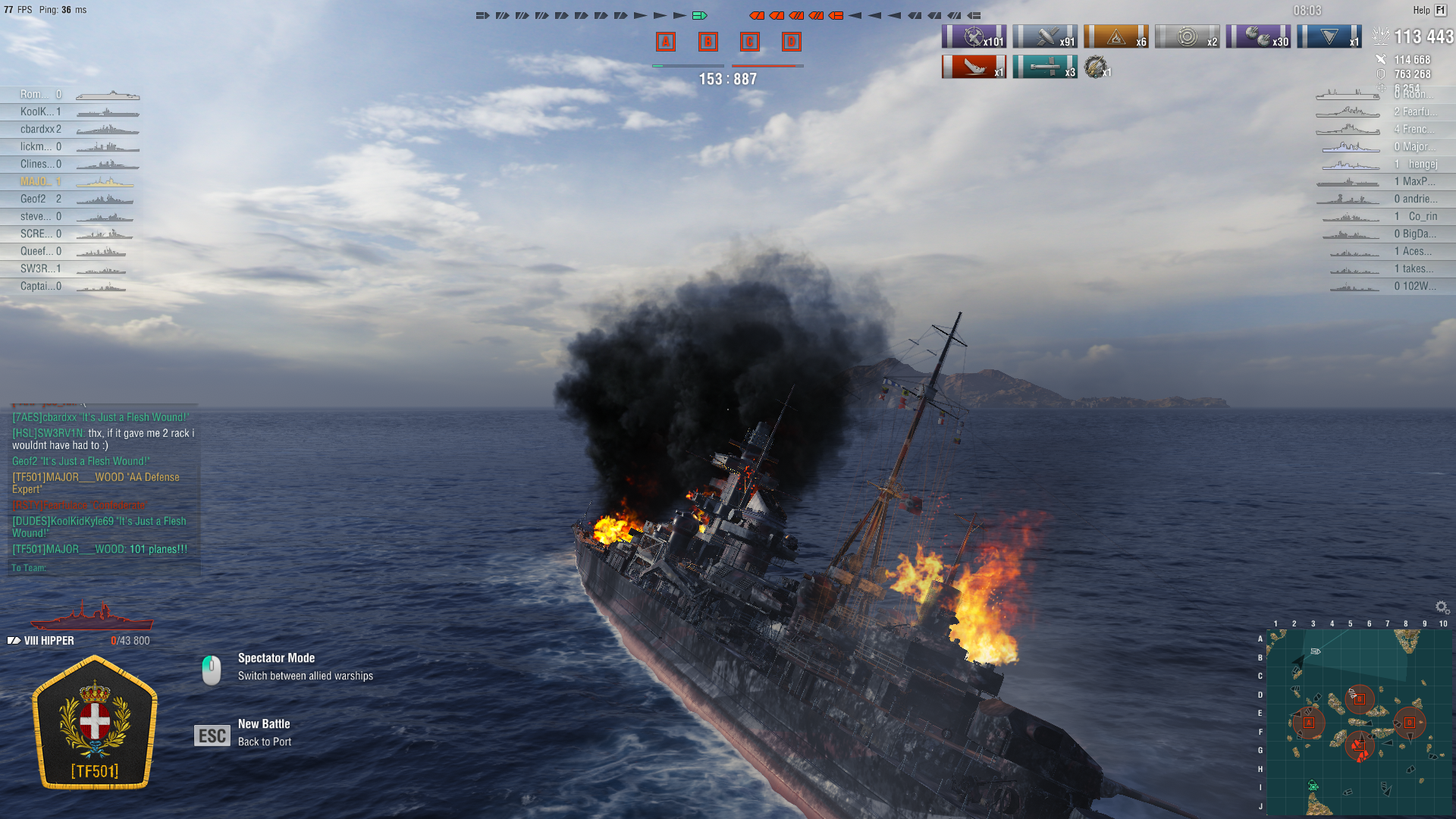Select enemy MaxP row in the roster
Viewport: 1456px width, 819px height.
click(x=1414, y=181)
